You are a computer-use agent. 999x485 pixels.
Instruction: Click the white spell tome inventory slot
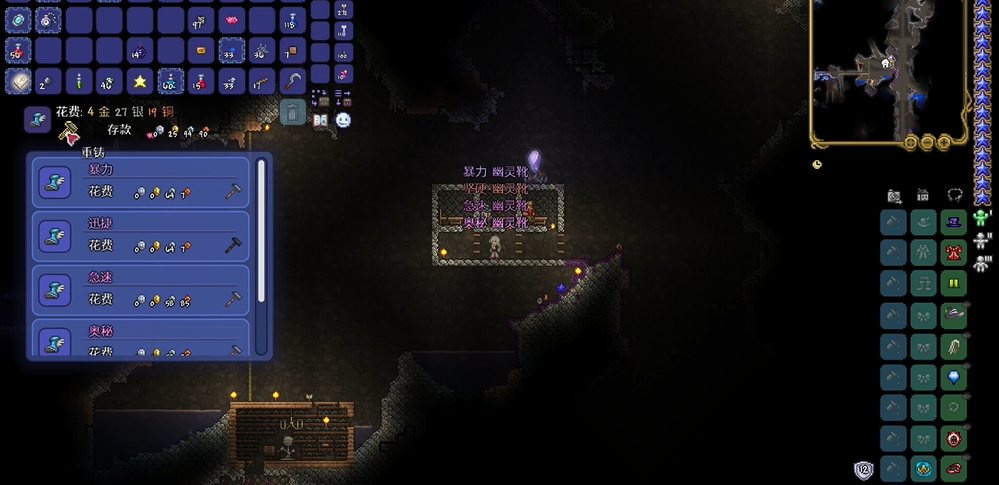point(17,81)
